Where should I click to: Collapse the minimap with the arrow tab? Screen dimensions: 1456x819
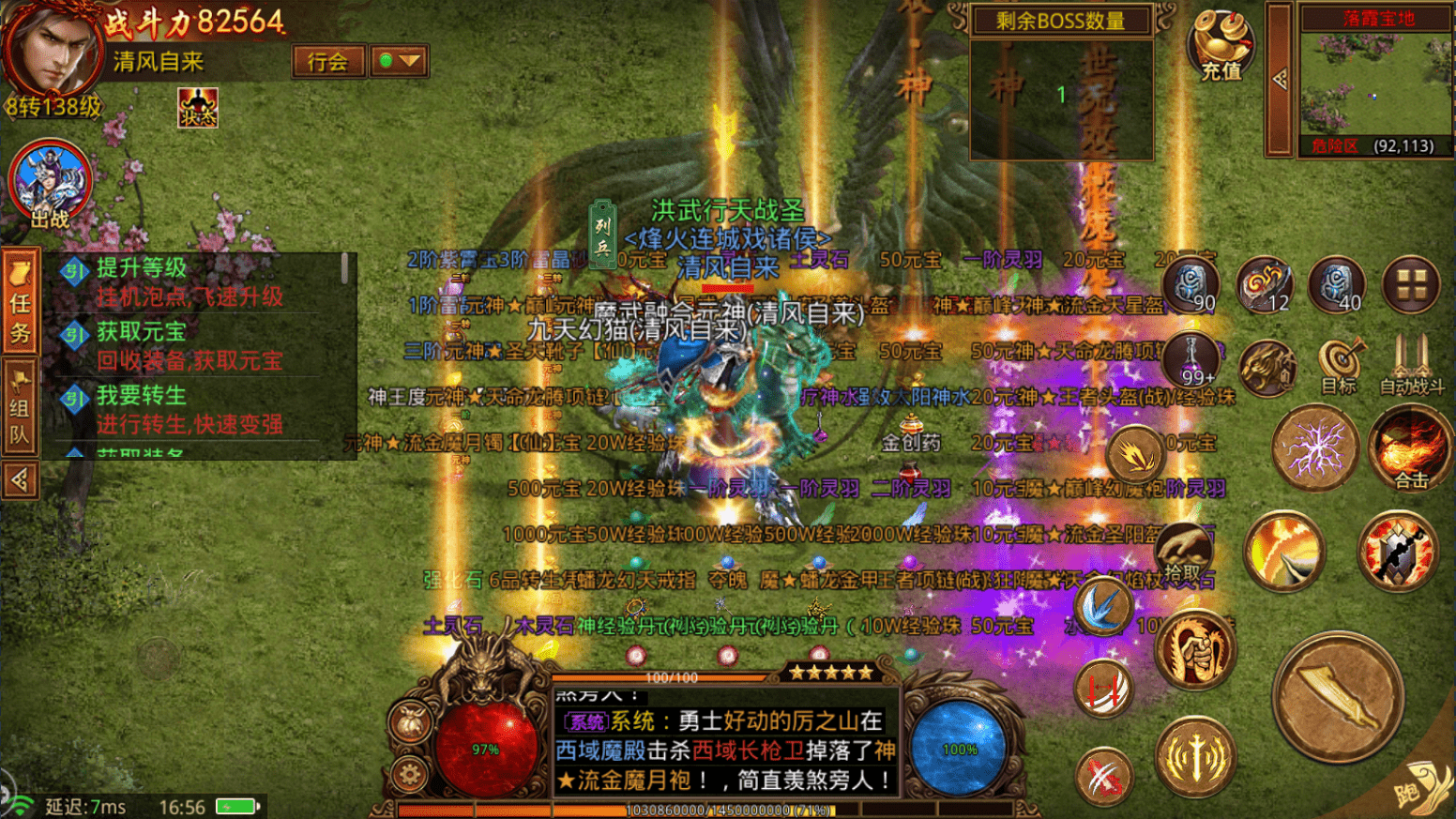[1280, 80]
